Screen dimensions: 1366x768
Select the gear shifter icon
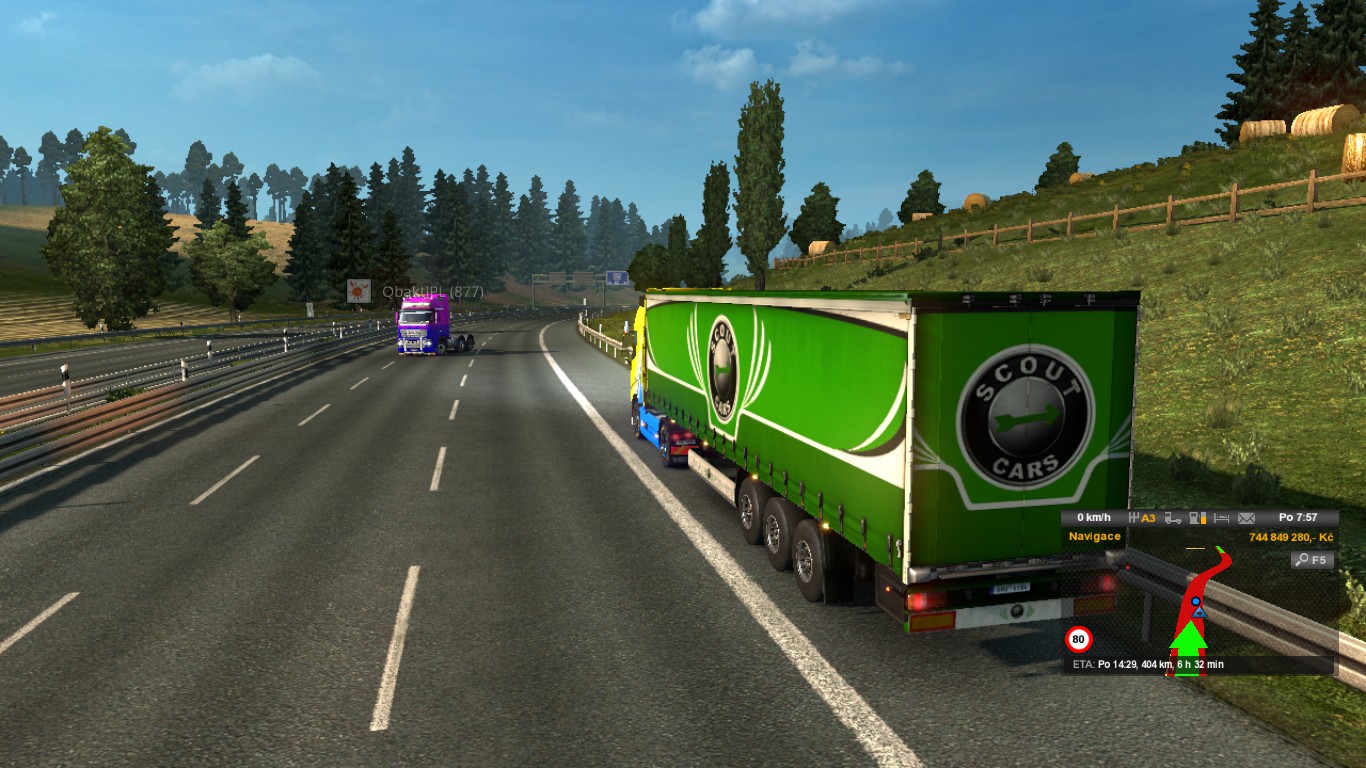[x=1134, y=518]
